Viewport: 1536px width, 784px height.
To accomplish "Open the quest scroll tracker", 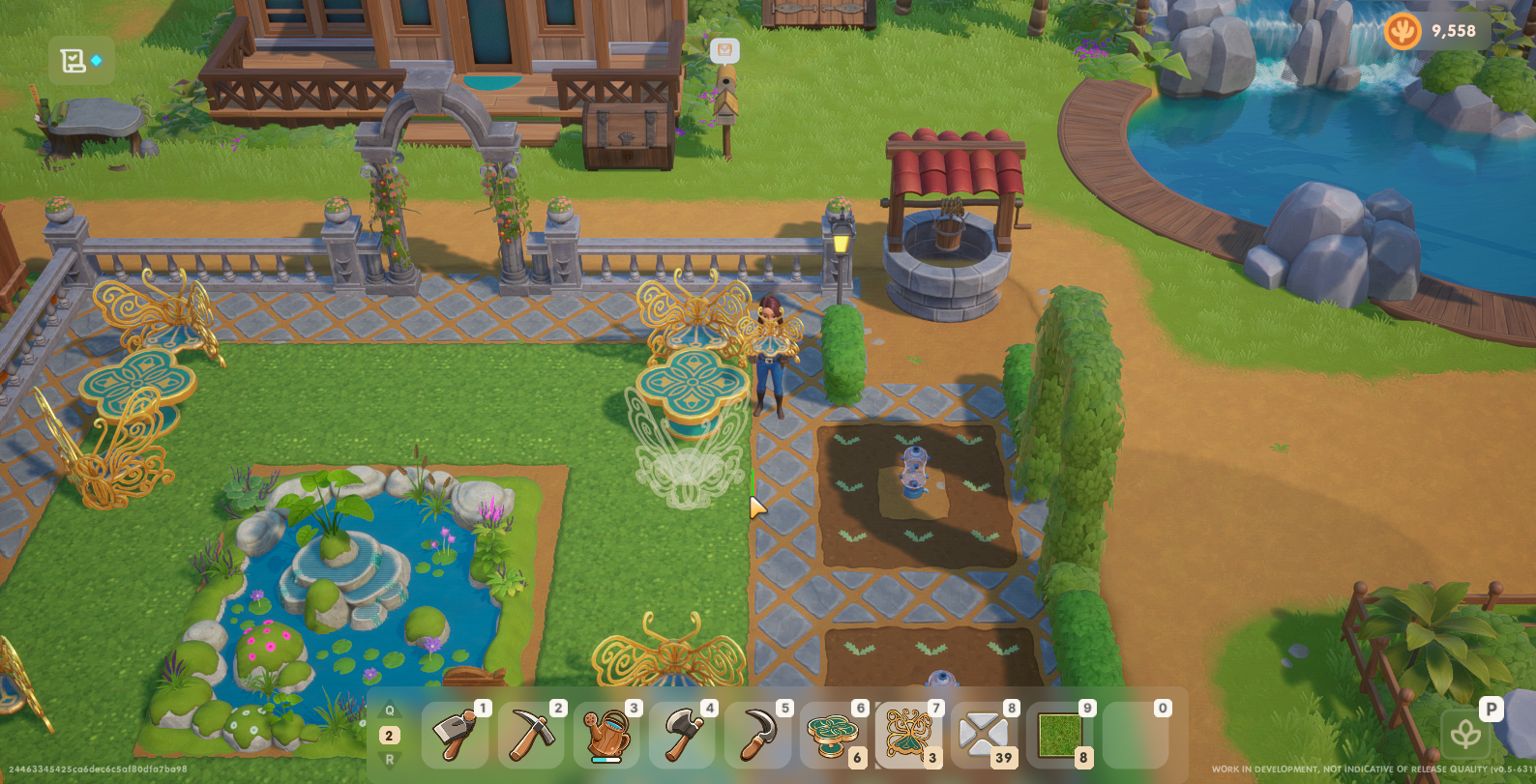I will tap(74, 61).
